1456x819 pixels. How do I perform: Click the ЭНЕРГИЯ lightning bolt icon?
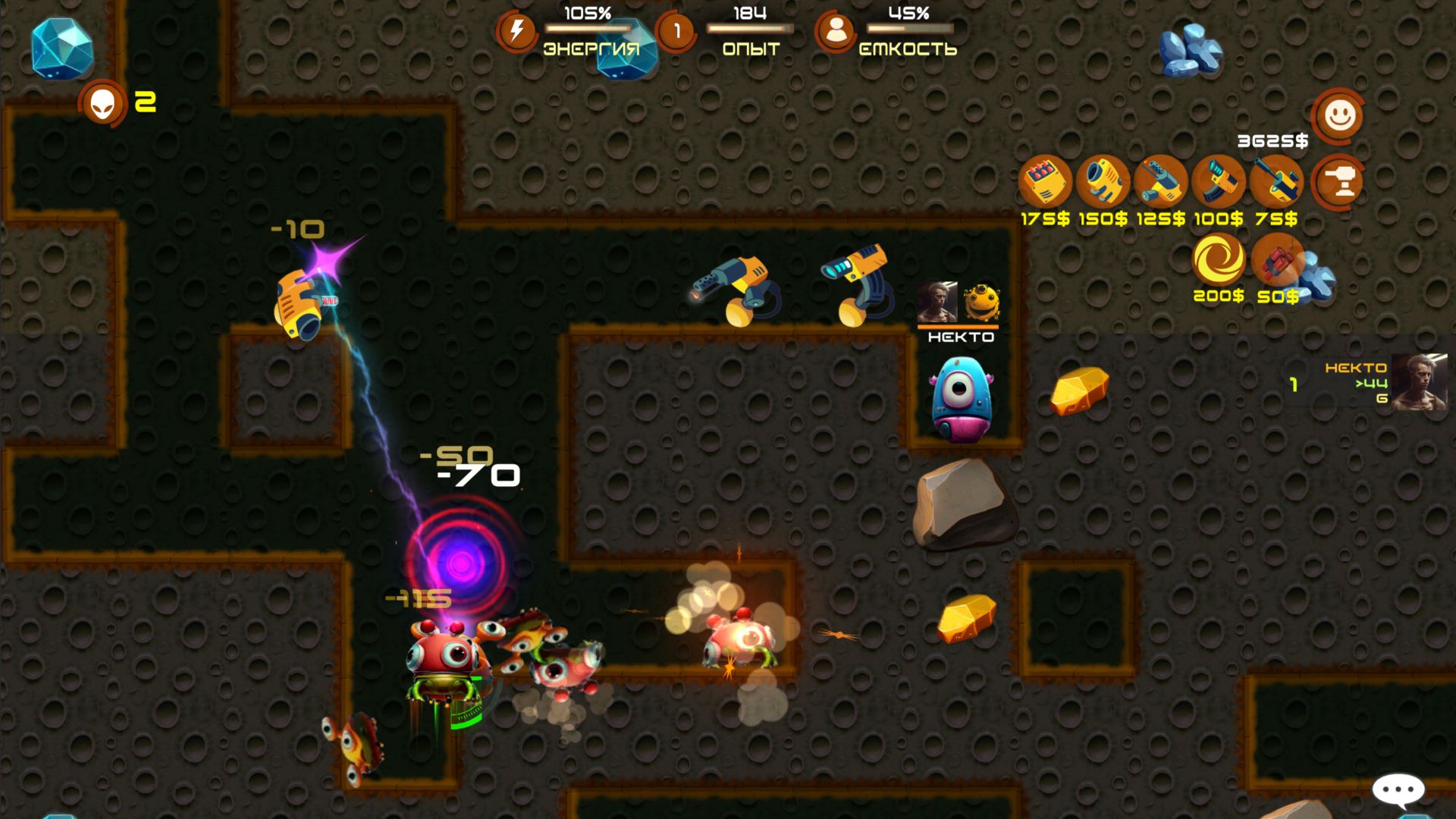[518, 31]
